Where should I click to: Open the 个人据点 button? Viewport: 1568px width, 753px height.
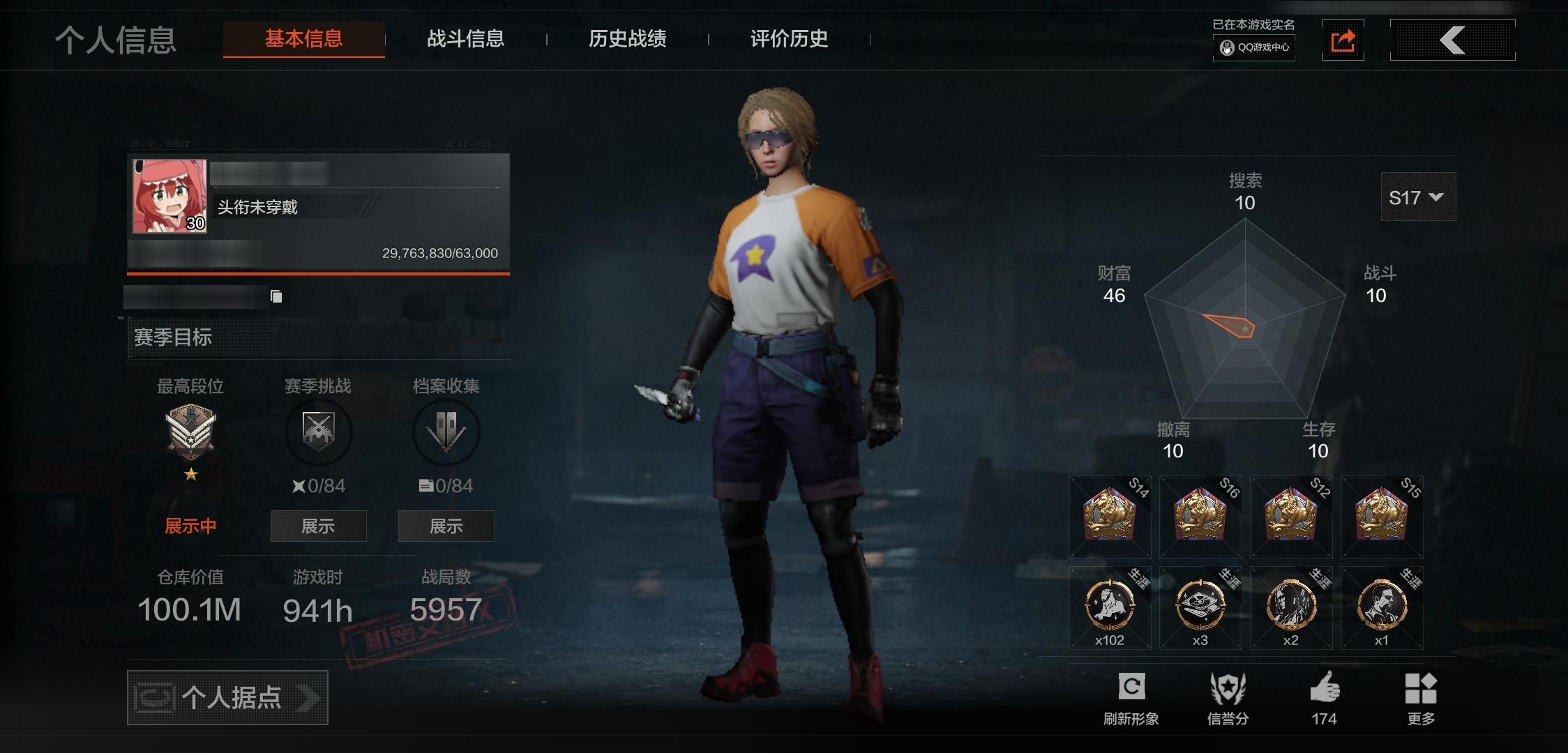[x=227, y=697]
